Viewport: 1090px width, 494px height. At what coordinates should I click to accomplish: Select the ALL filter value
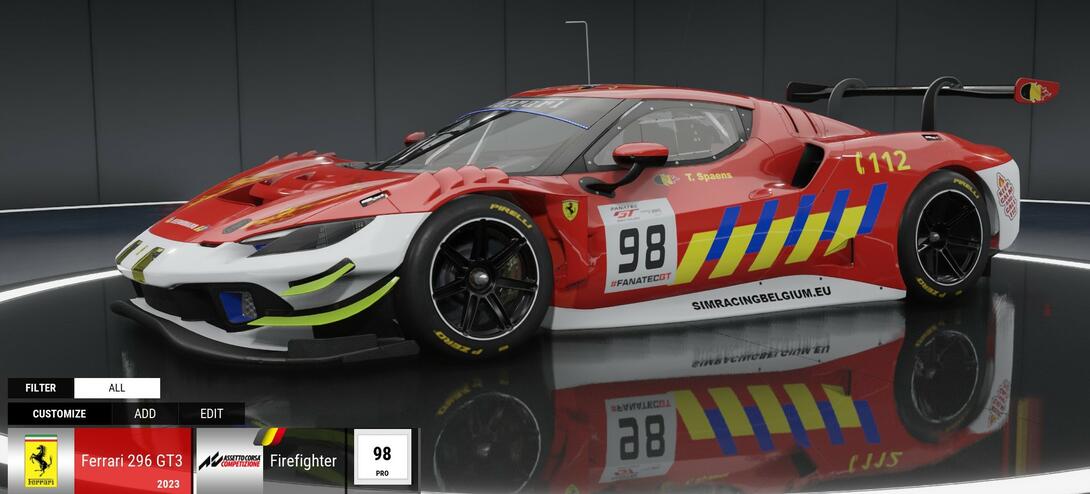[x=117, y=388]
